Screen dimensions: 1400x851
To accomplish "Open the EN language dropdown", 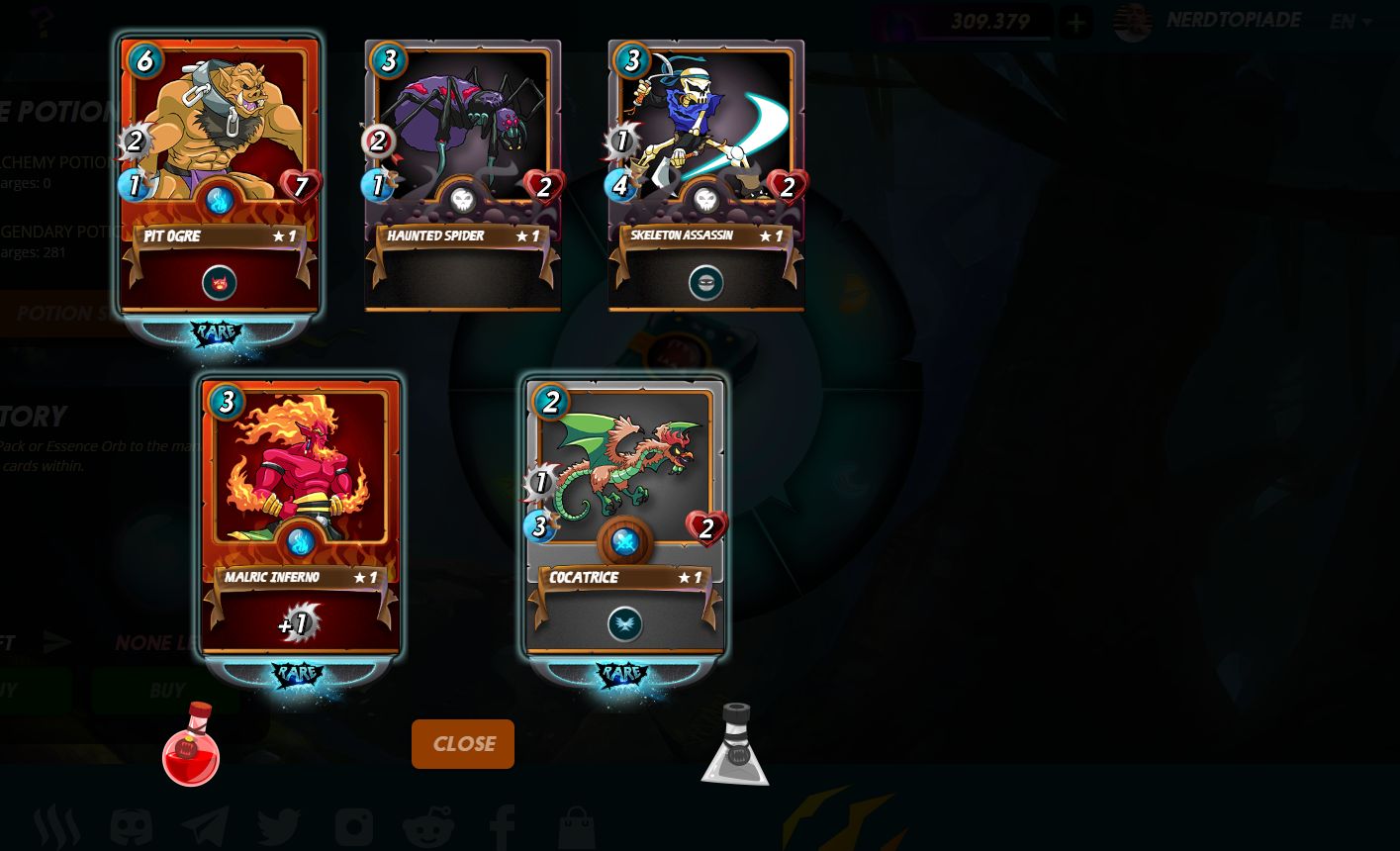I will click(x=1351, y=22).
